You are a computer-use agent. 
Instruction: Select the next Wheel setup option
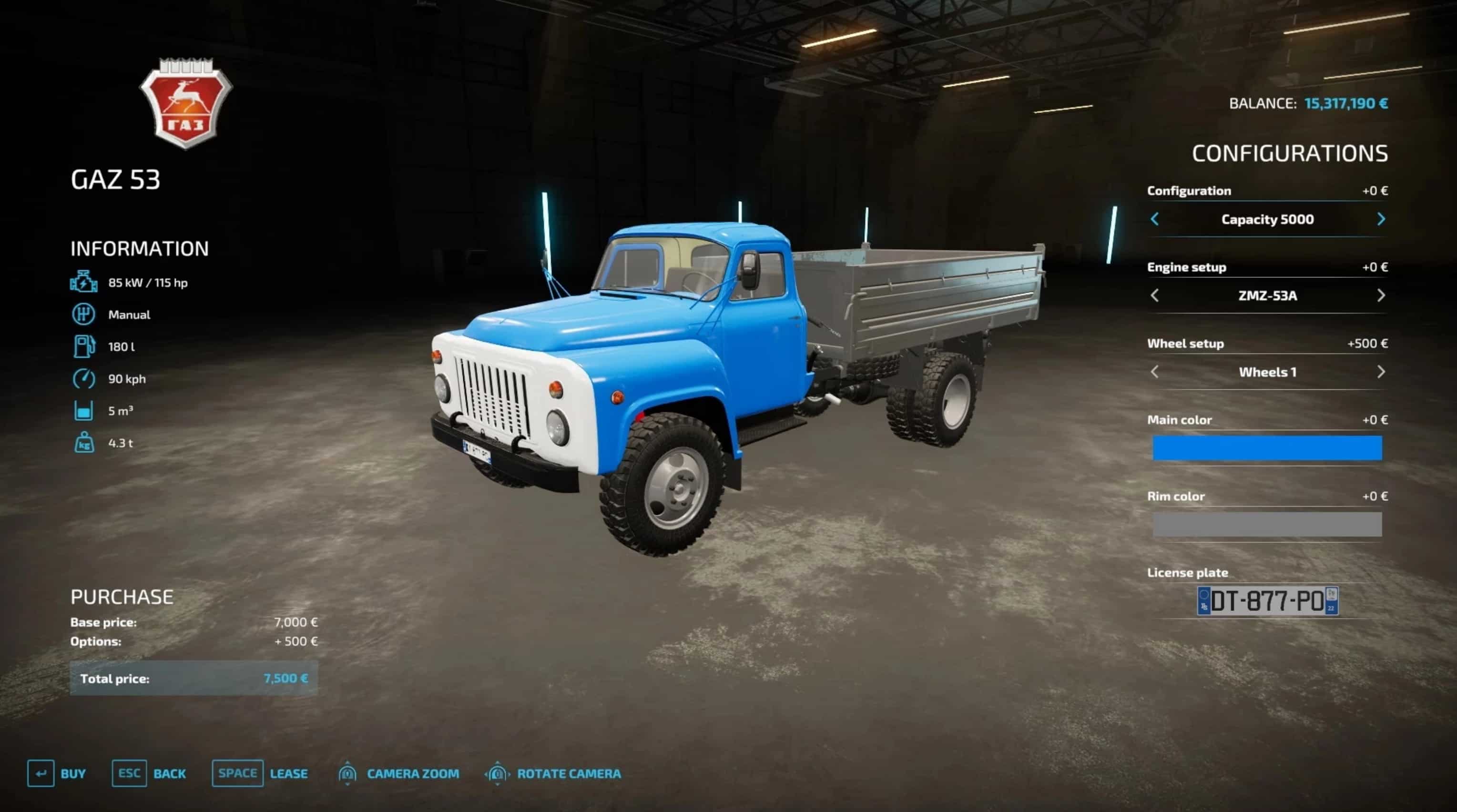tap(1382, 372)
